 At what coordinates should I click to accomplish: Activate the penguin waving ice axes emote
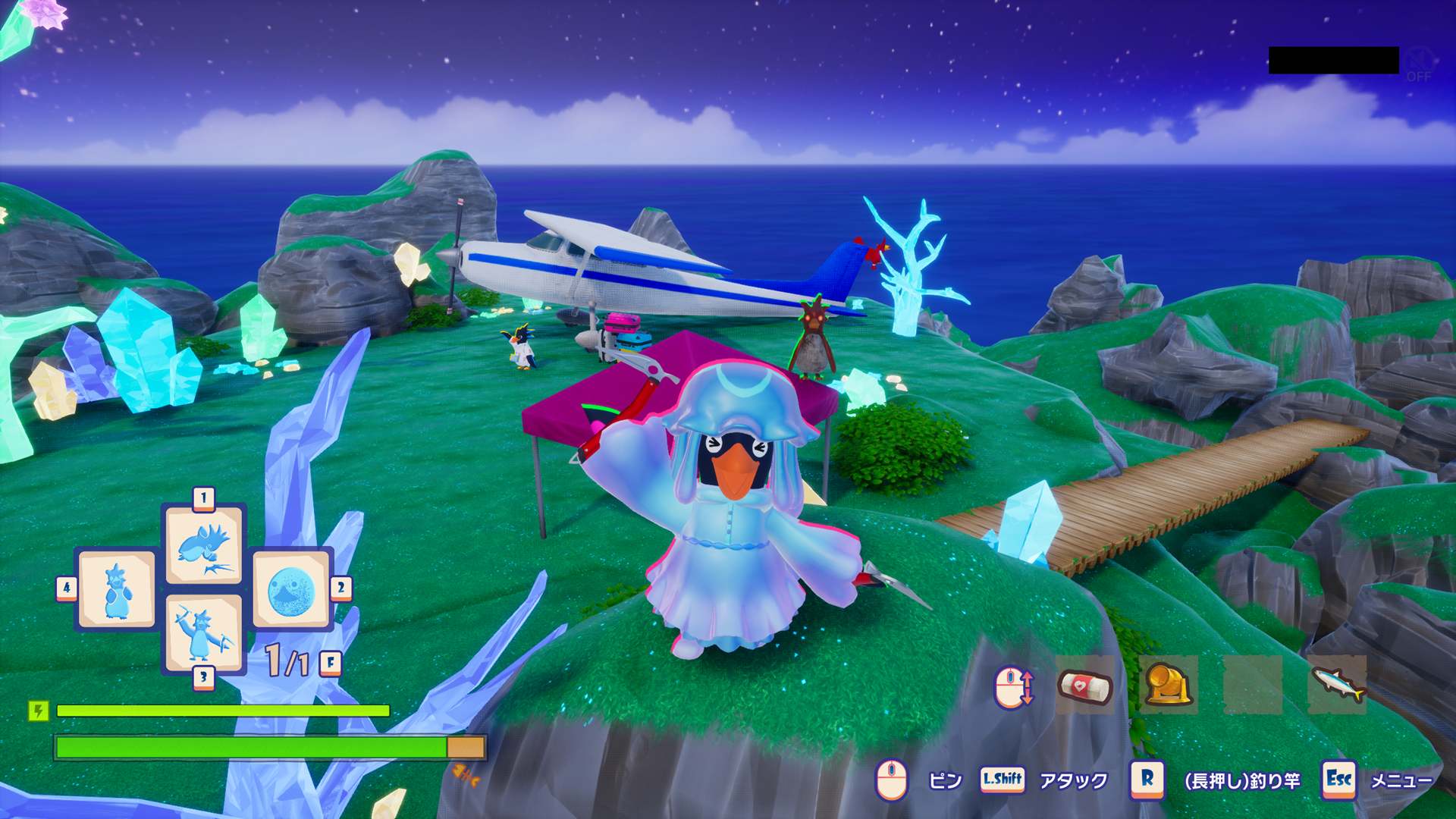point(202,633)
